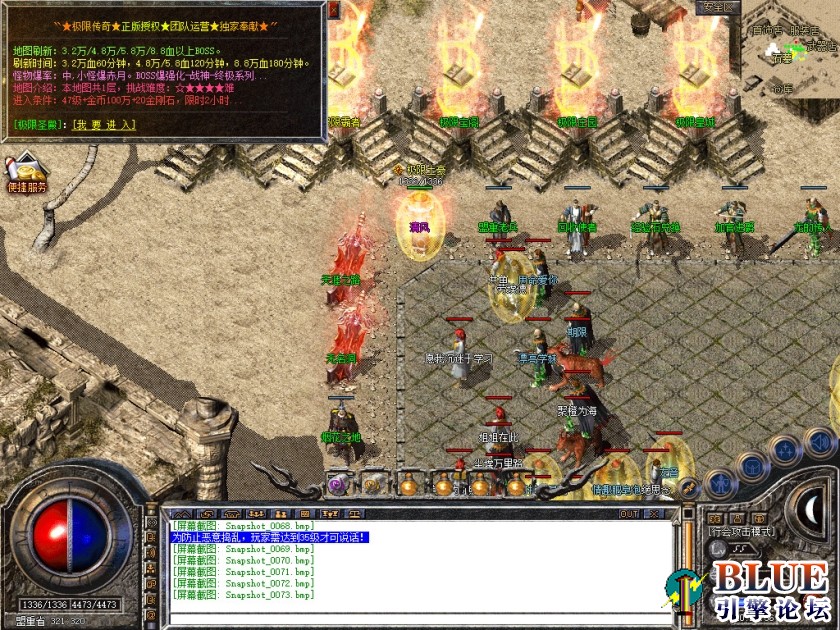This screenshot has width=840, height=630.
Task: Click the chat window OUT button
Action: 629,514
